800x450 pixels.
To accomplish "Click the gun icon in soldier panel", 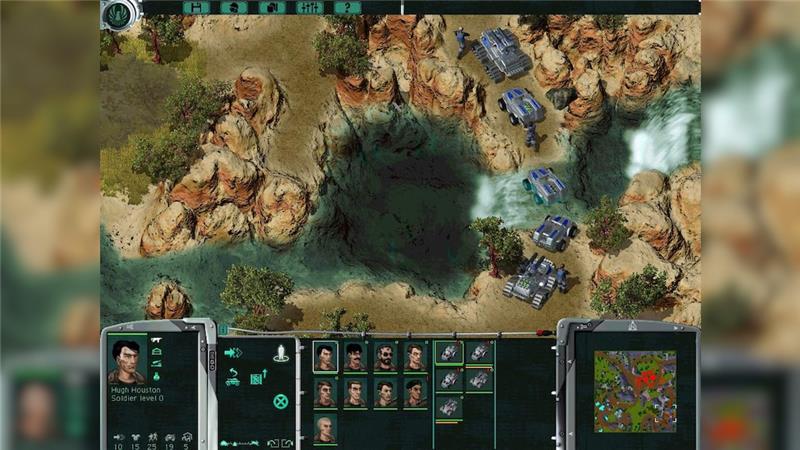I will 157,342.
